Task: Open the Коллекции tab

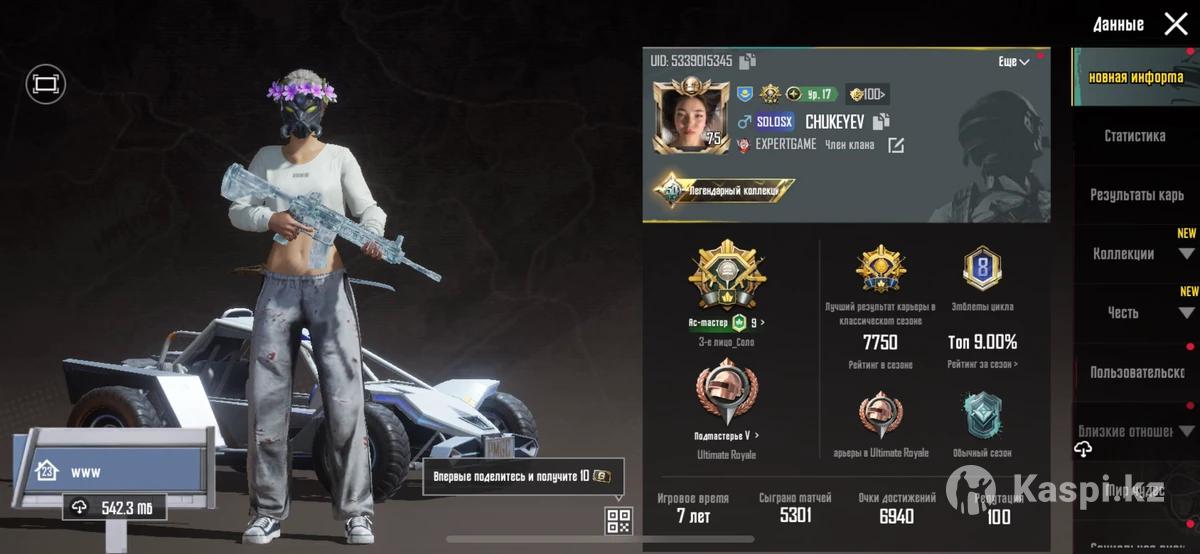Action: [x=1124, y=254]
